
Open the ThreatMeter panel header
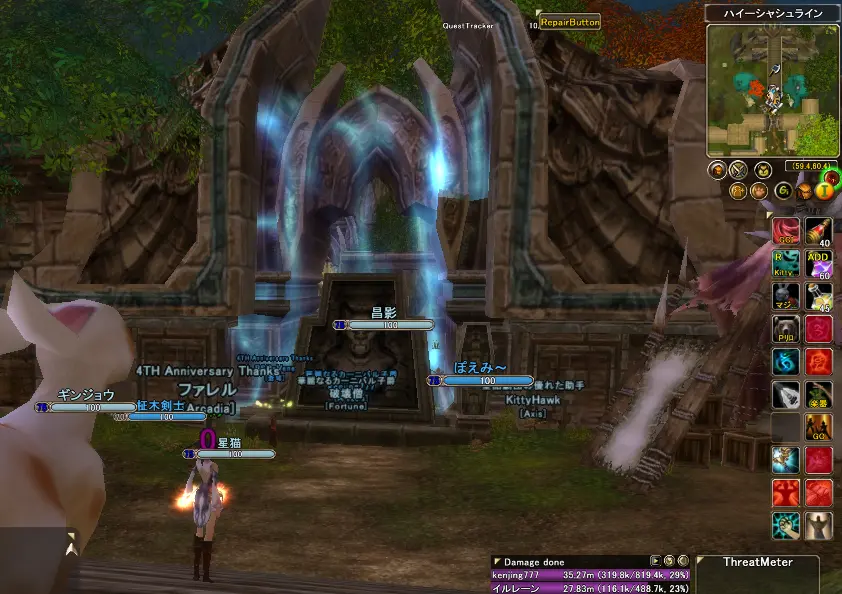coord(757,562)
